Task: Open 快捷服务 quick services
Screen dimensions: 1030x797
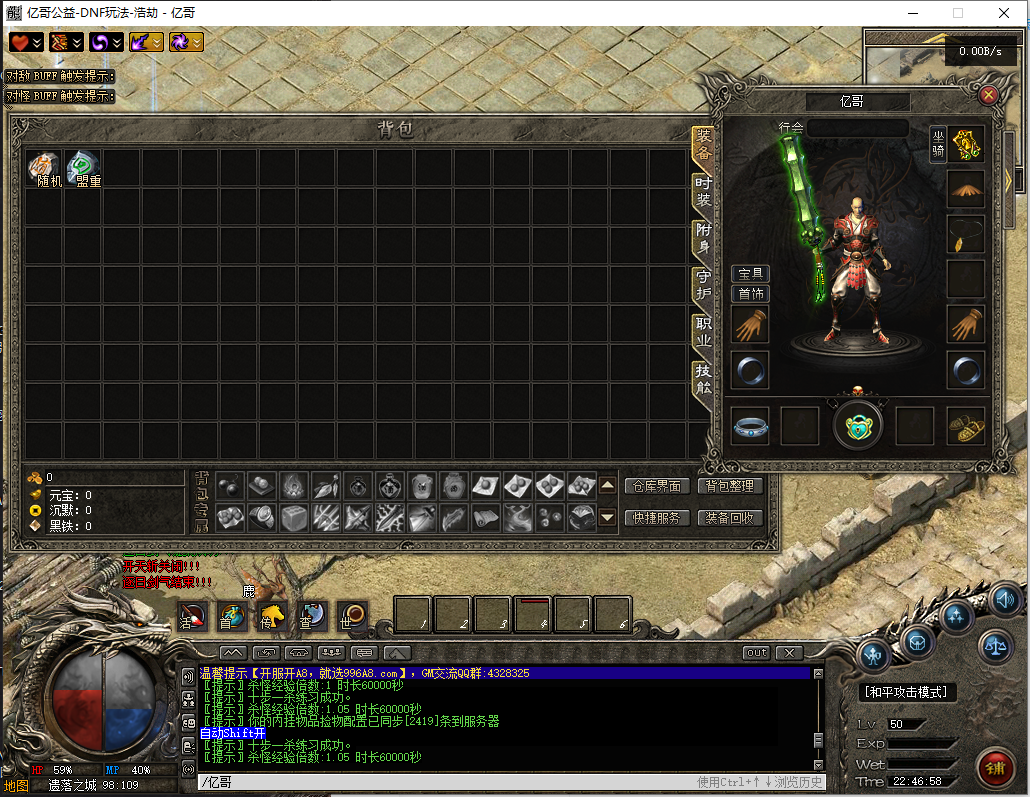Action: coord(656,518)
